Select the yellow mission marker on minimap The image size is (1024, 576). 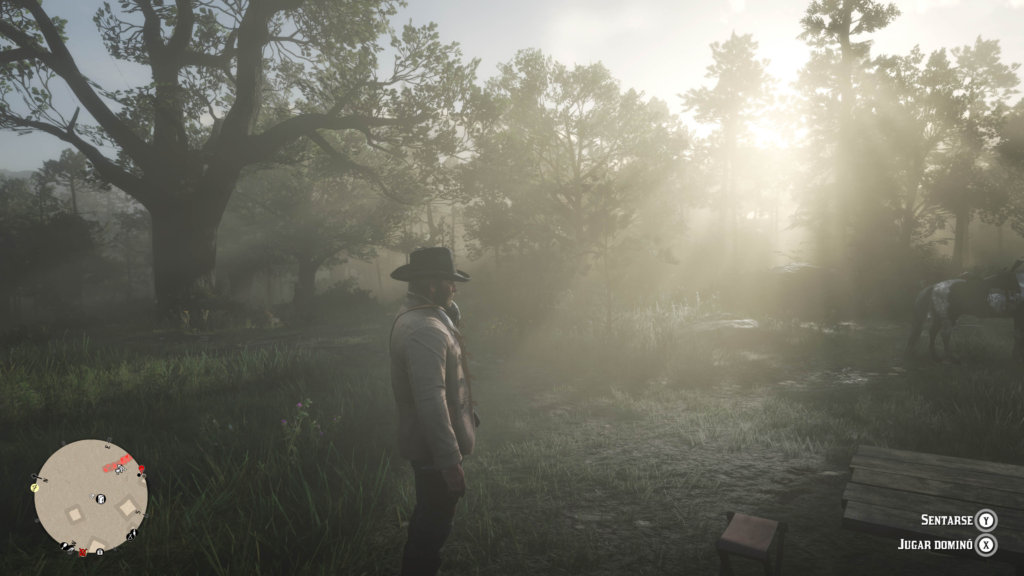point(35,487)
